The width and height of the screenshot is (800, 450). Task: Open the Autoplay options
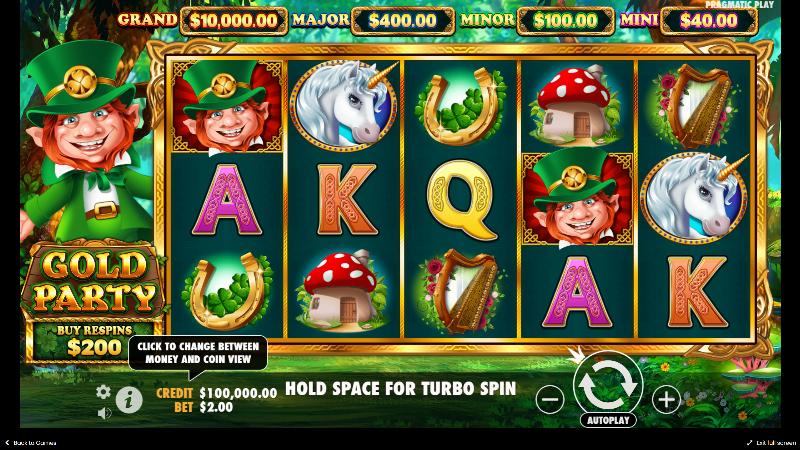(607, 420)
